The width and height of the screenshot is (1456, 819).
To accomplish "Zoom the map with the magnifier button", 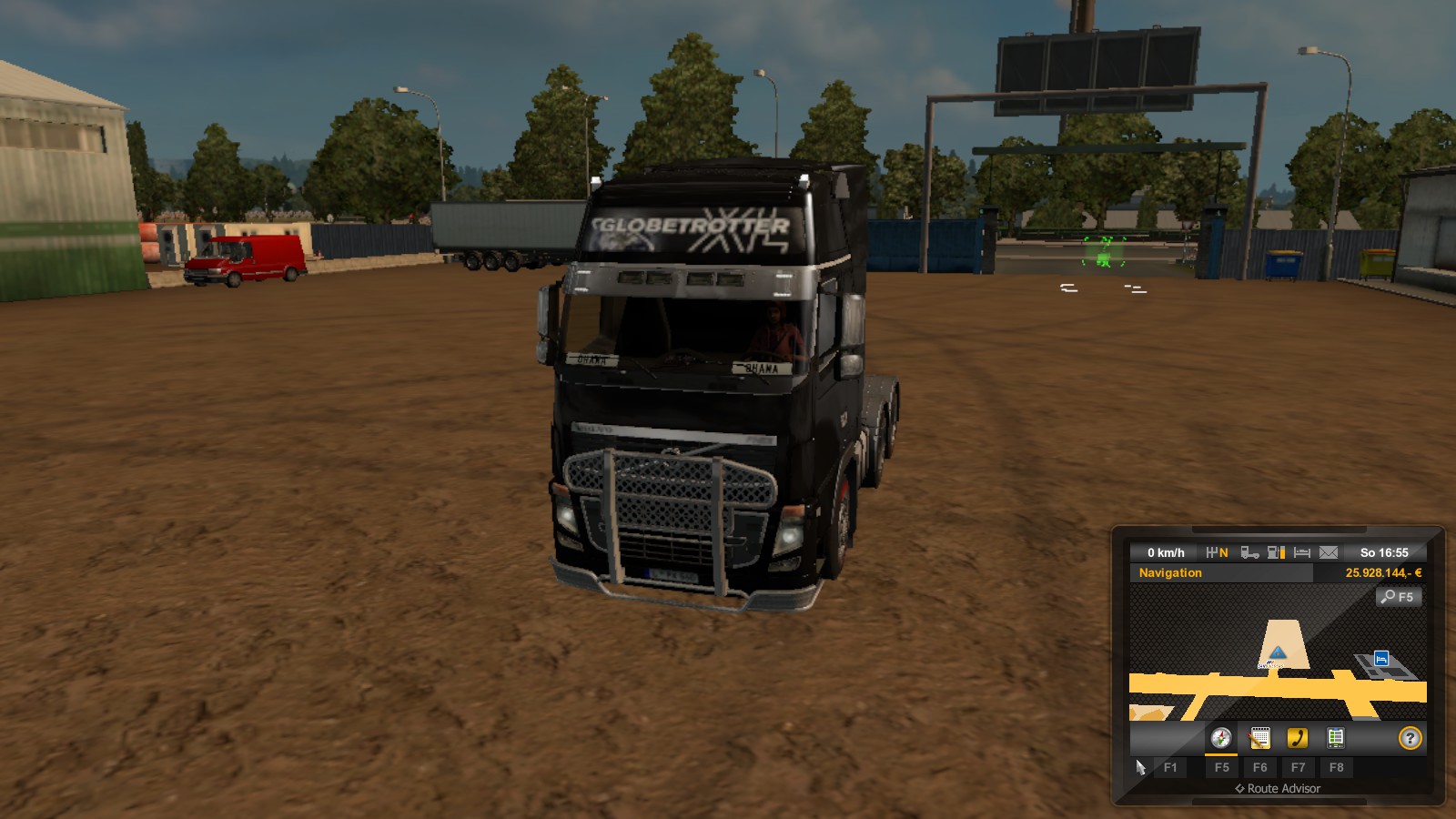I will coord(1398,597).
